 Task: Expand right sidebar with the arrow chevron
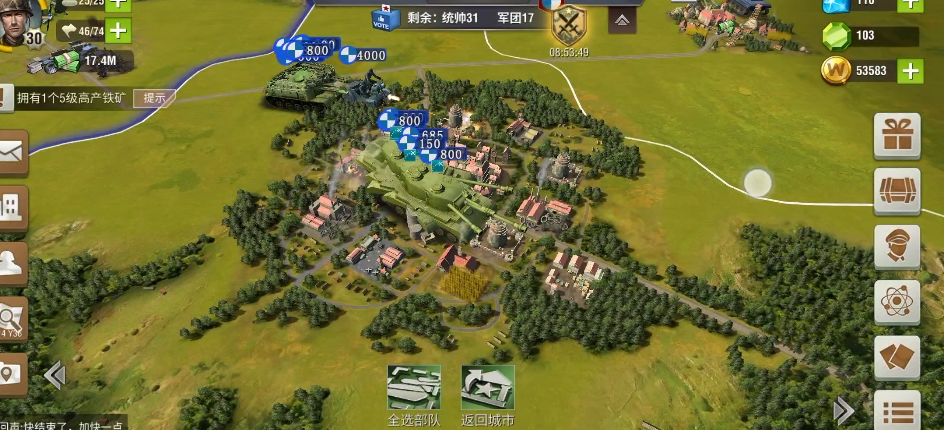click(x=844, y=410)
